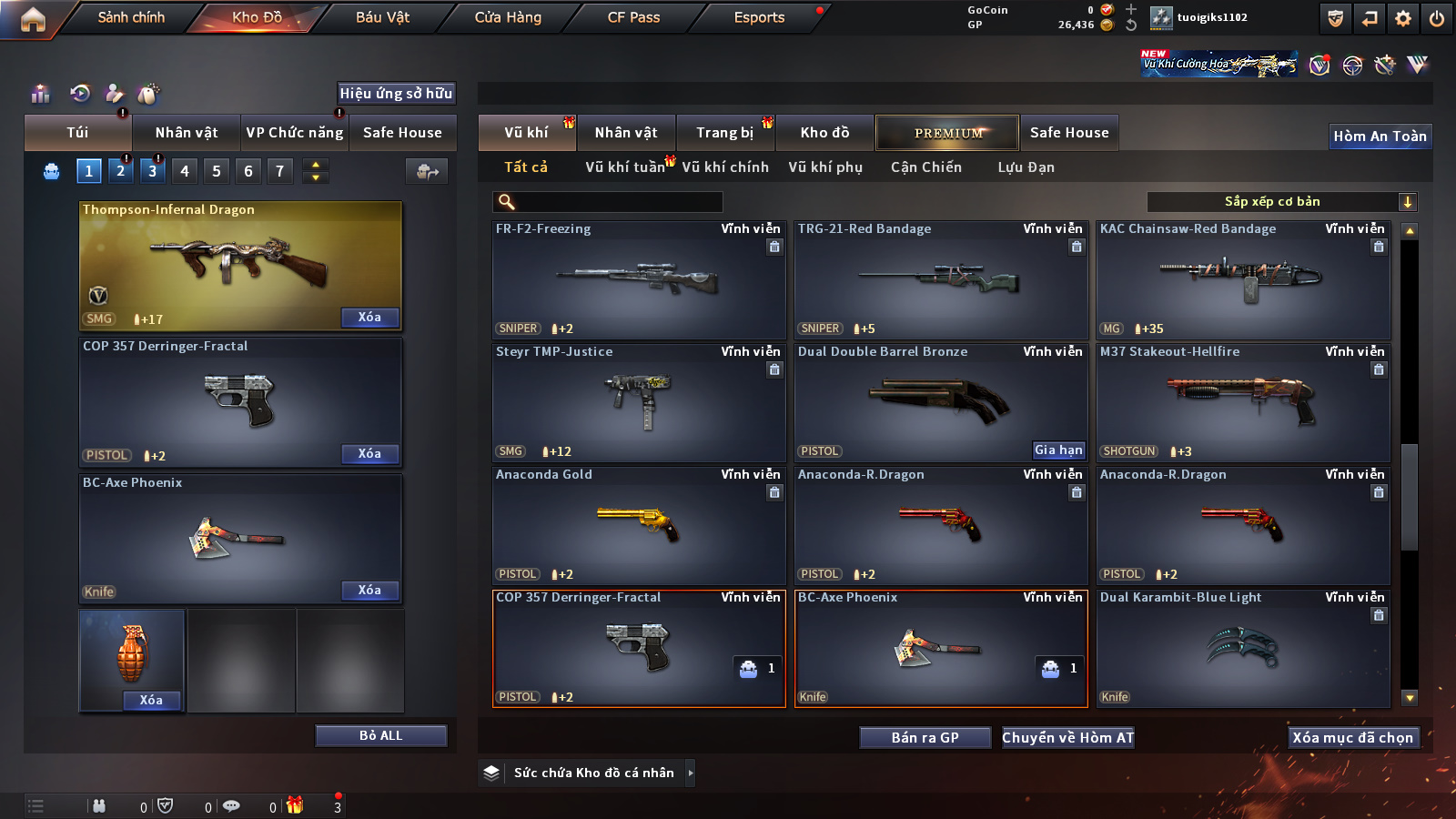Open the gear settings icon
The width and height of the screenshot is (1456, 819).
tap(1402, 18)
